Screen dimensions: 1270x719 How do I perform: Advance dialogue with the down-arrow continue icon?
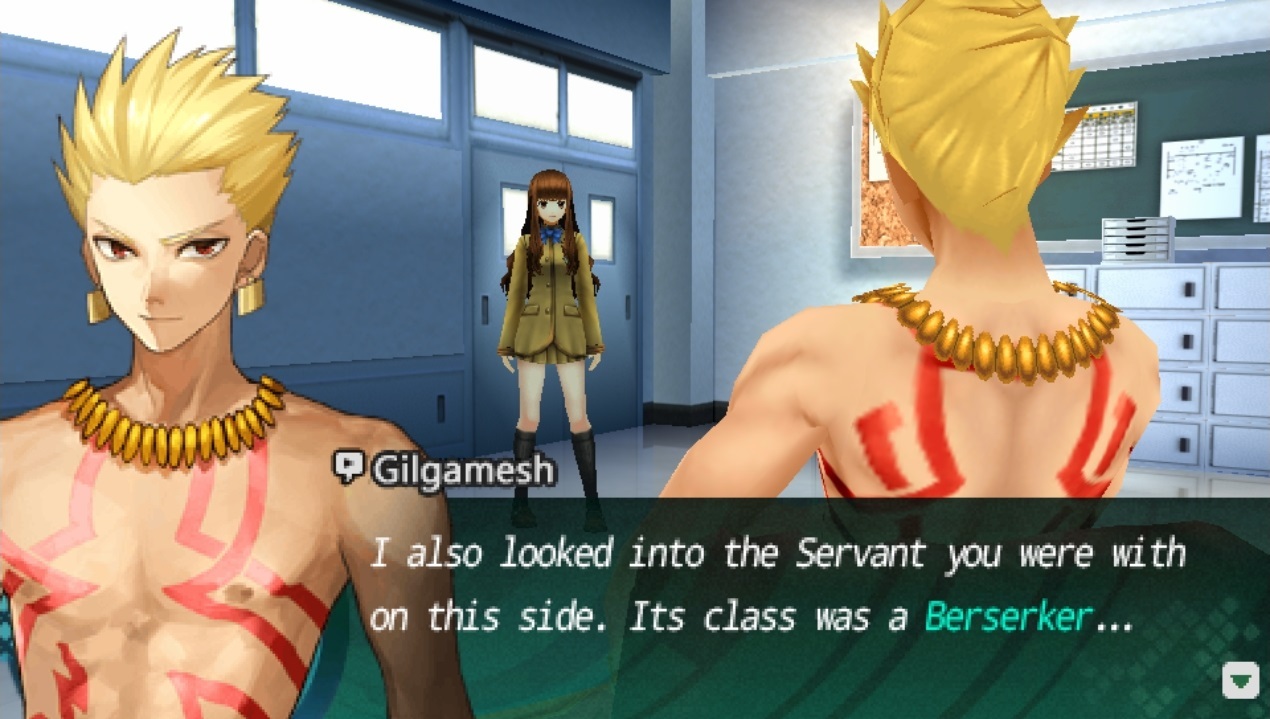point(1241,680)
